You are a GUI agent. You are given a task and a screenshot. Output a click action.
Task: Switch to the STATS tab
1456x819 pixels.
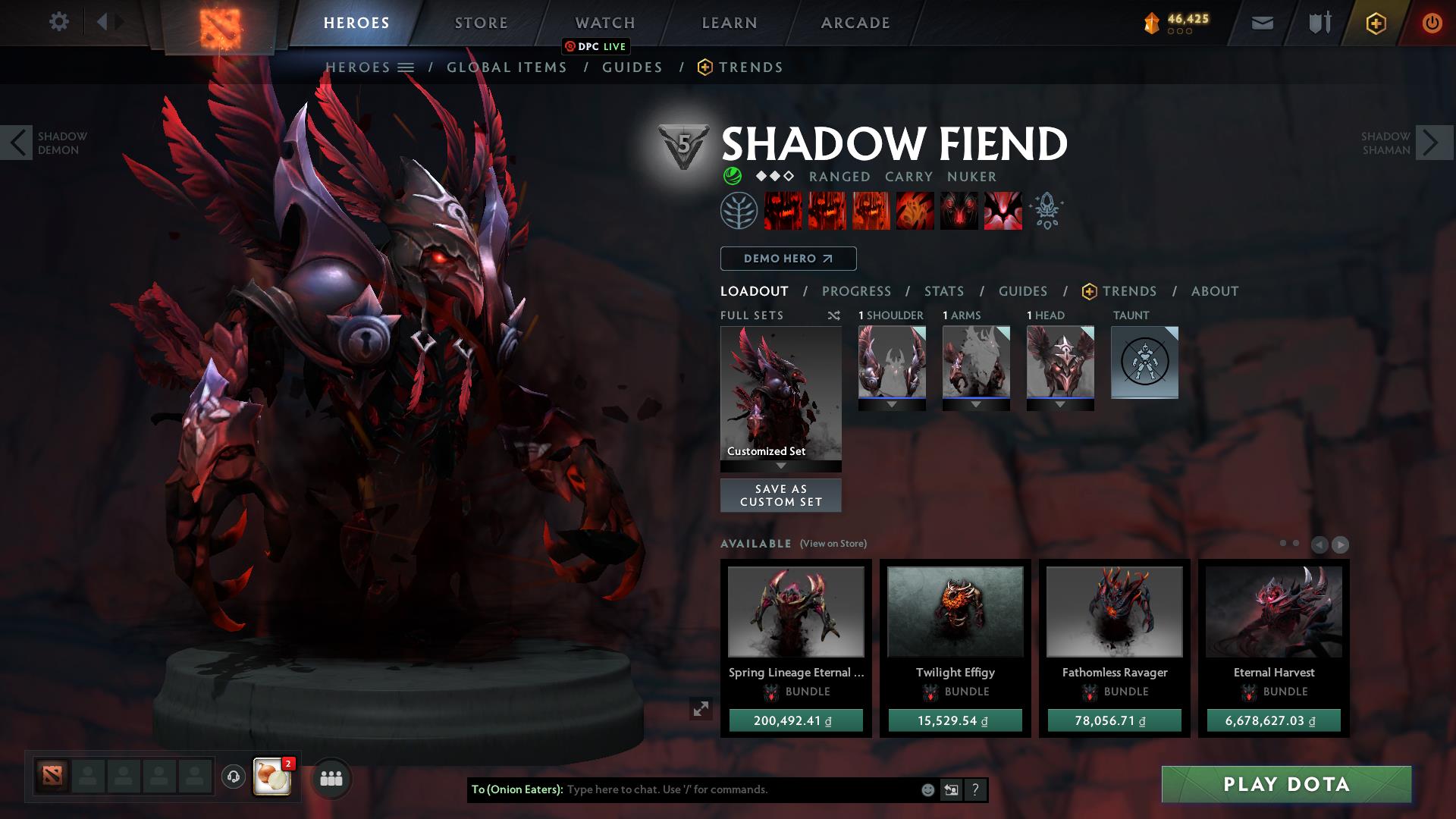(x=943, y=291)
